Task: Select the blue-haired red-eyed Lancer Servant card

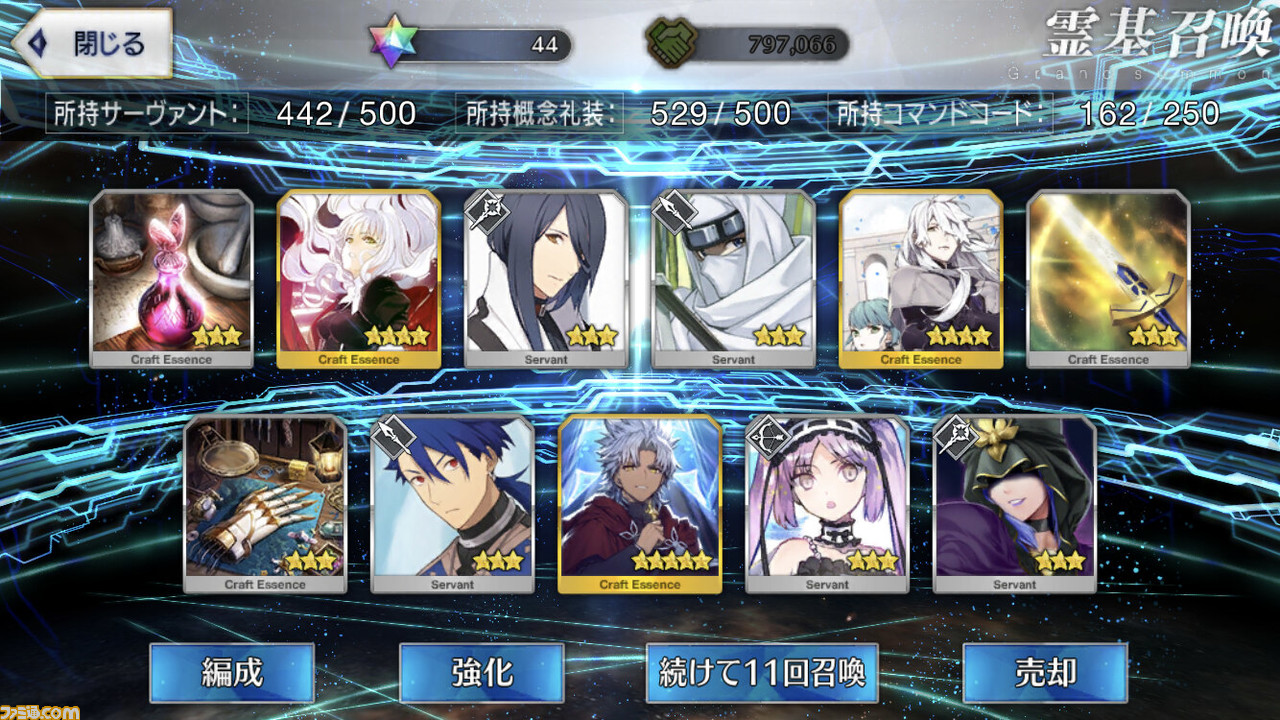Action: click(452, 503)
